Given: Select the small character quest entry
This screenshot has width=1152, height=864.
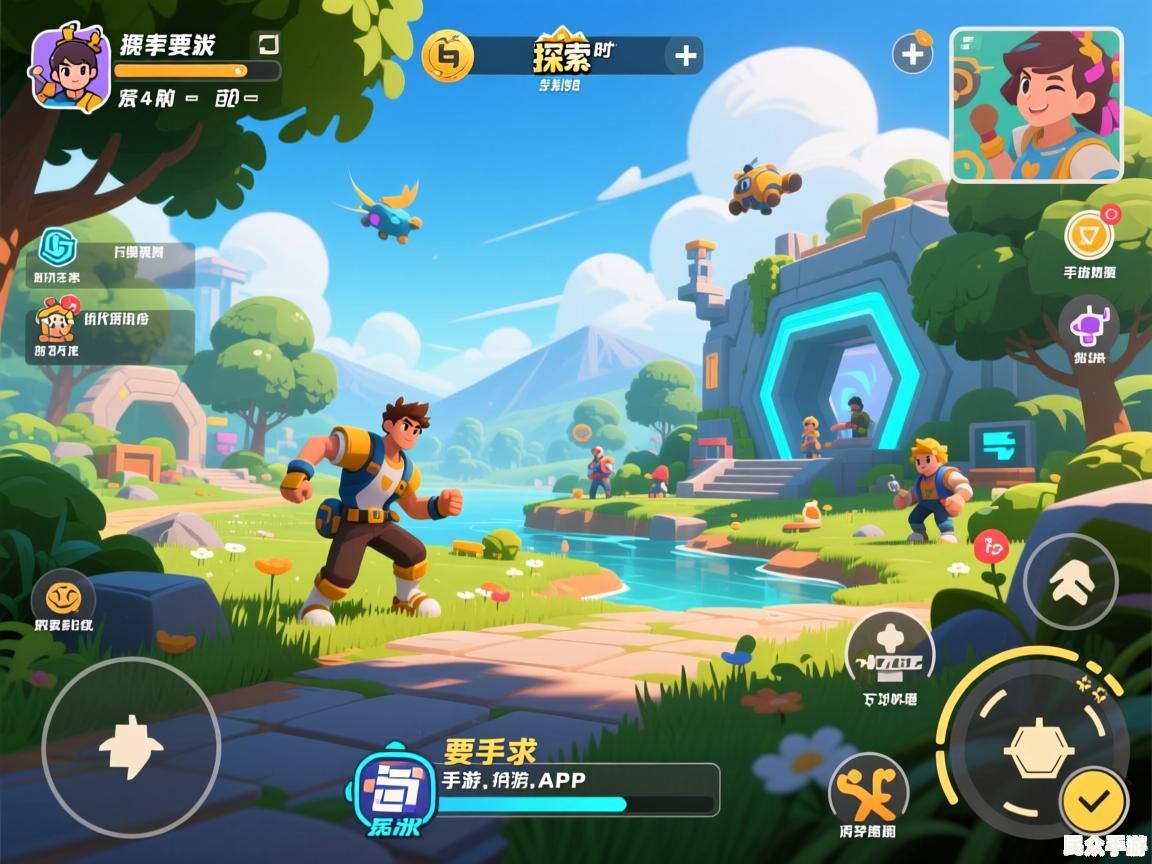Looking at the screenshot, I should click(x=57, y=320).
